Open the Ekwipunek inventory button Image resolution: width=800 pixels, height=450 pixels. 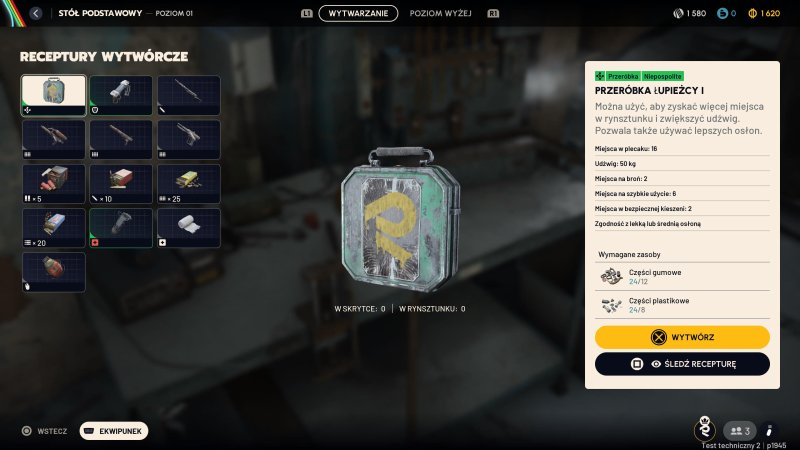[114, 431]
